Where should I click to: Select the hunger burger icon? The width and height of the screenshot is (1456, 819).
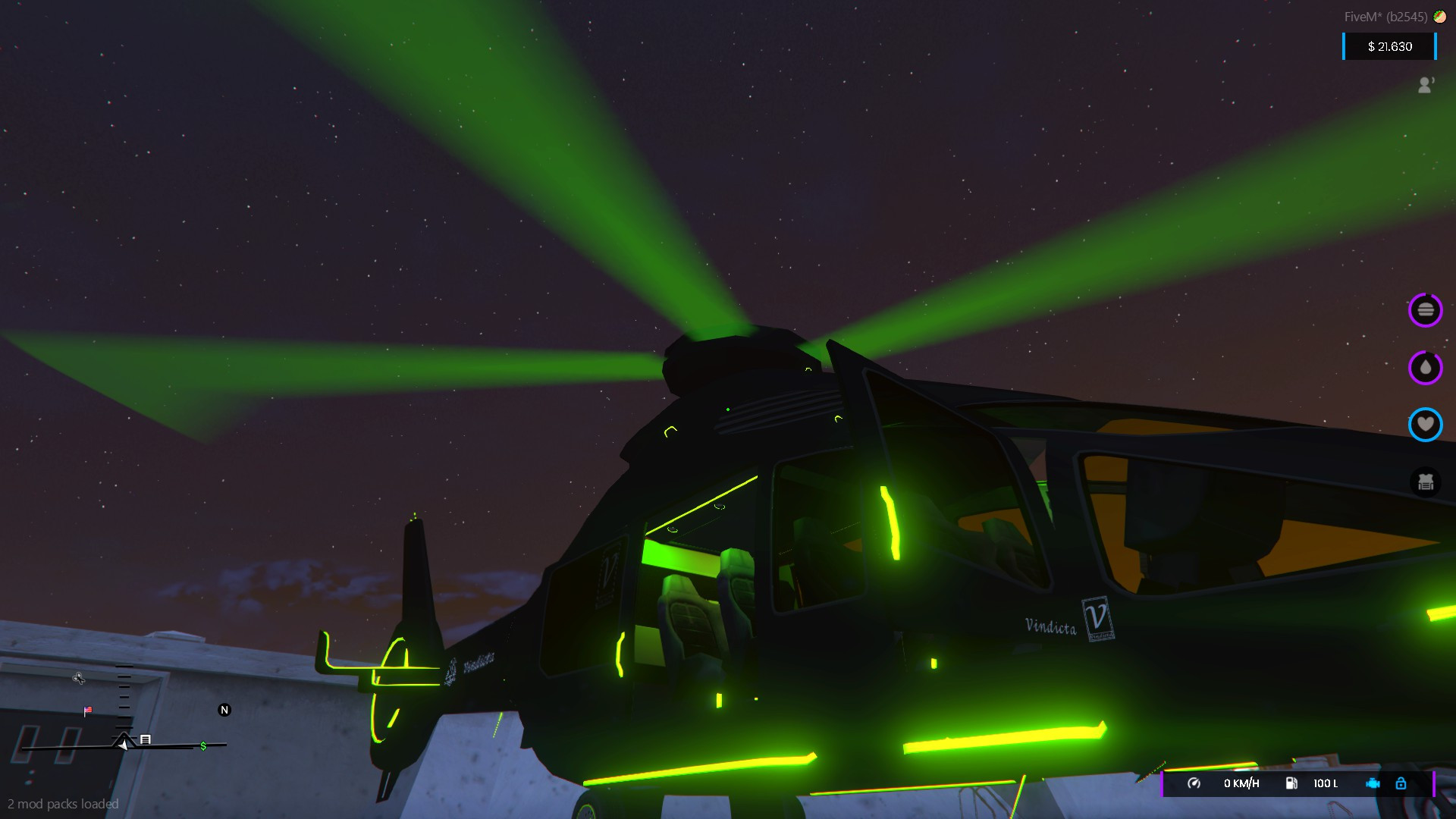click(x=1426, y=309)
